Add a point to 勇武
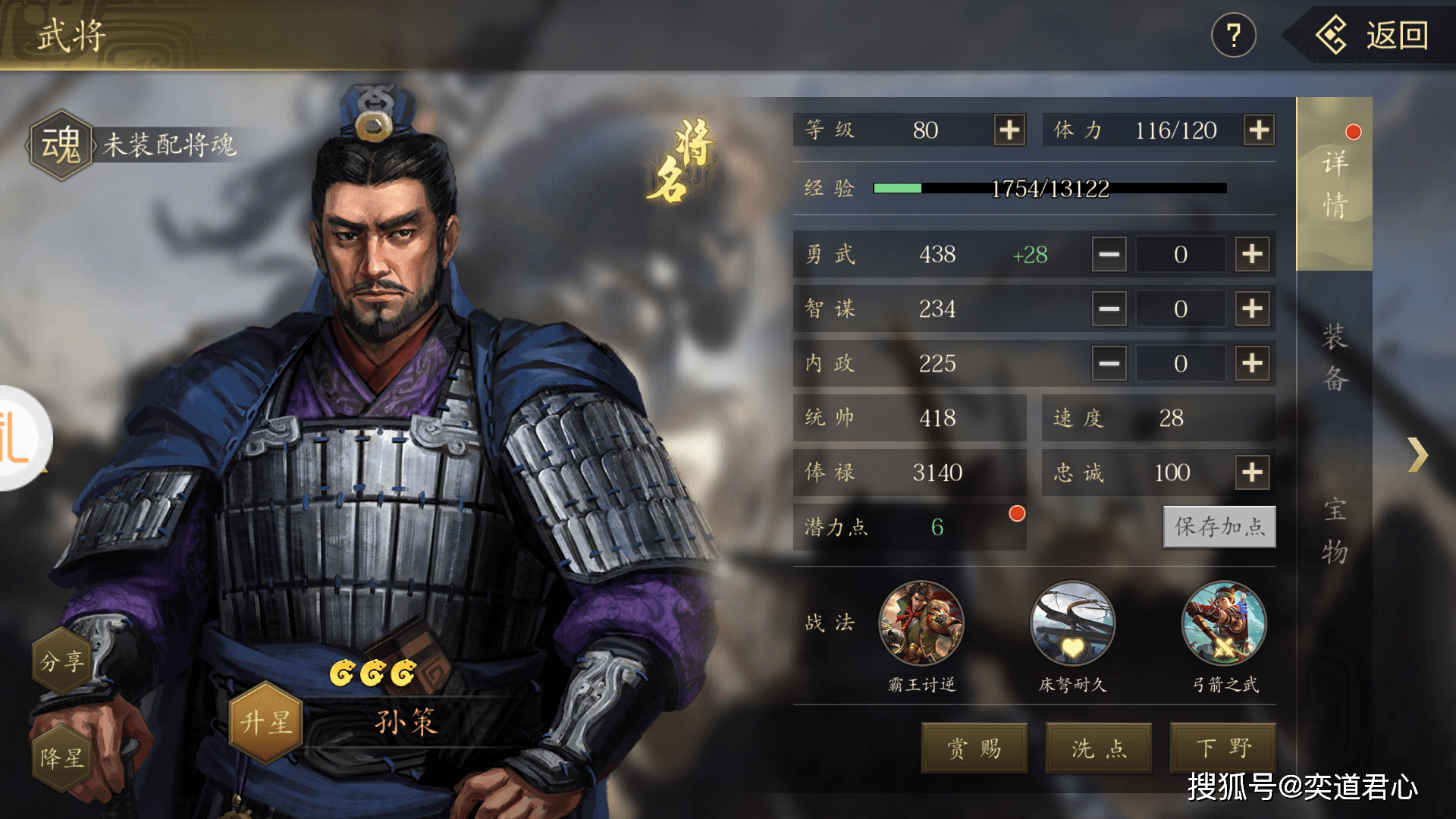Viewport: 1456px width, 819px height. [1252, 254]
